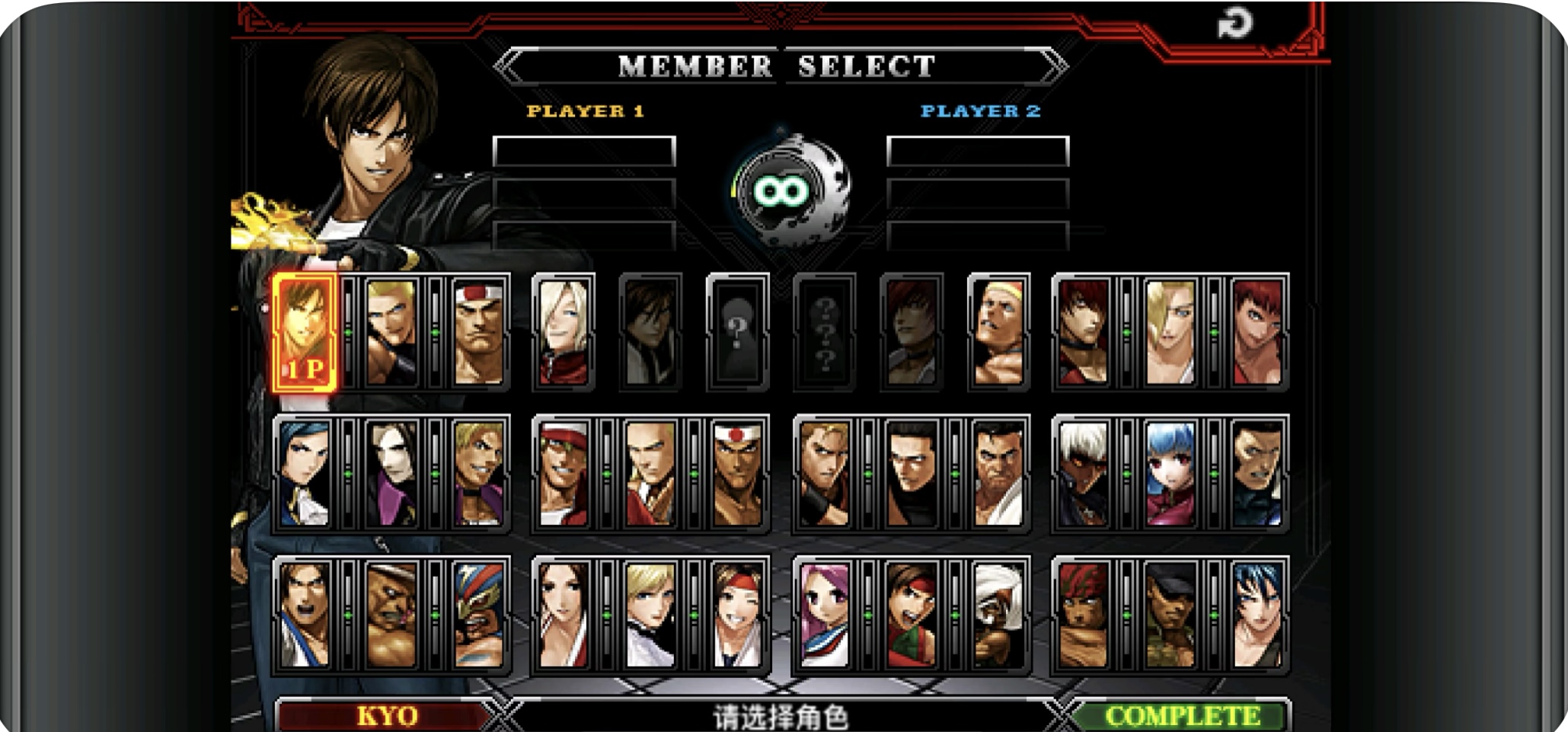Choose red-haired Iori in the lit trio

tap(1083, 332)
